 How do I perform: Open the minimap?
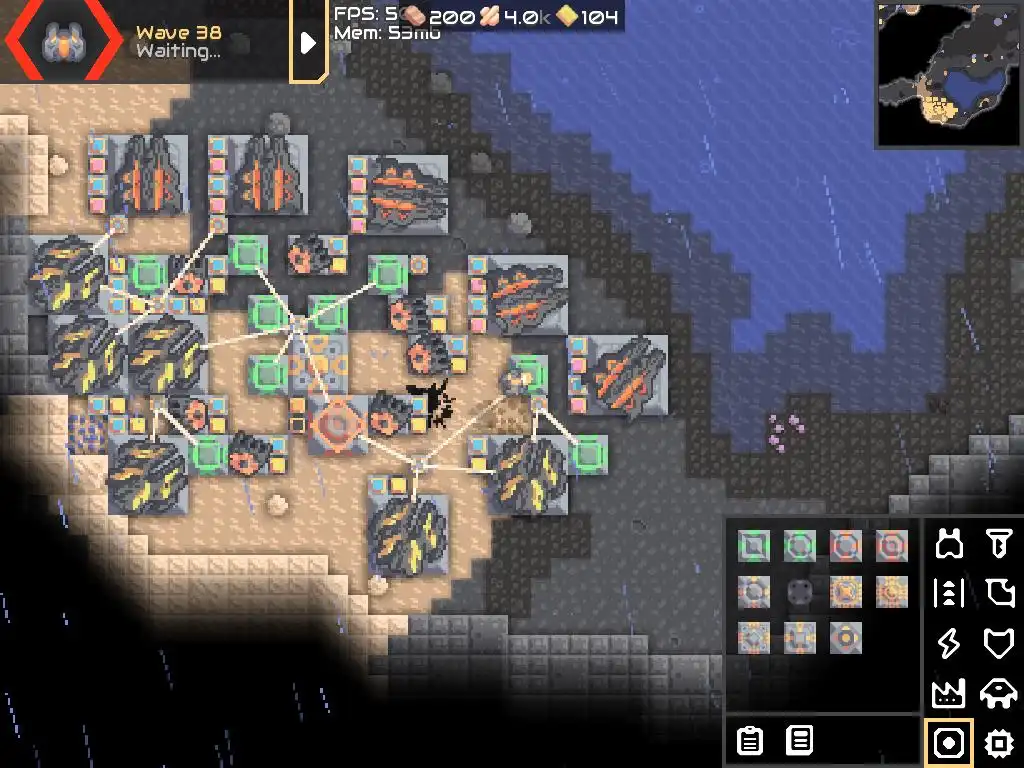click(949, 75)
